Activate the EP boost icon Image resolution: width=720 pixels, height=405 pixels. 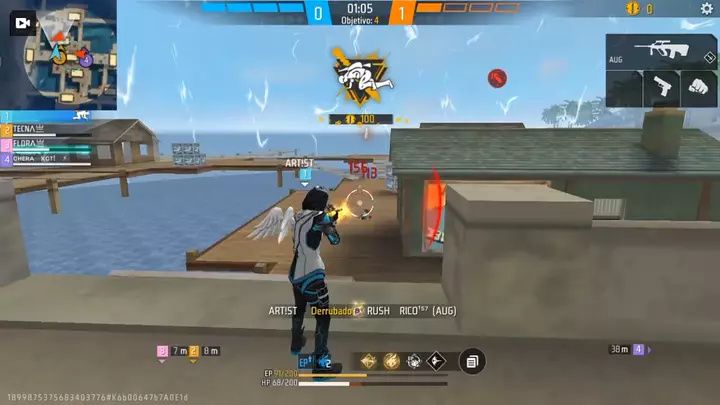tap(305, 362)
